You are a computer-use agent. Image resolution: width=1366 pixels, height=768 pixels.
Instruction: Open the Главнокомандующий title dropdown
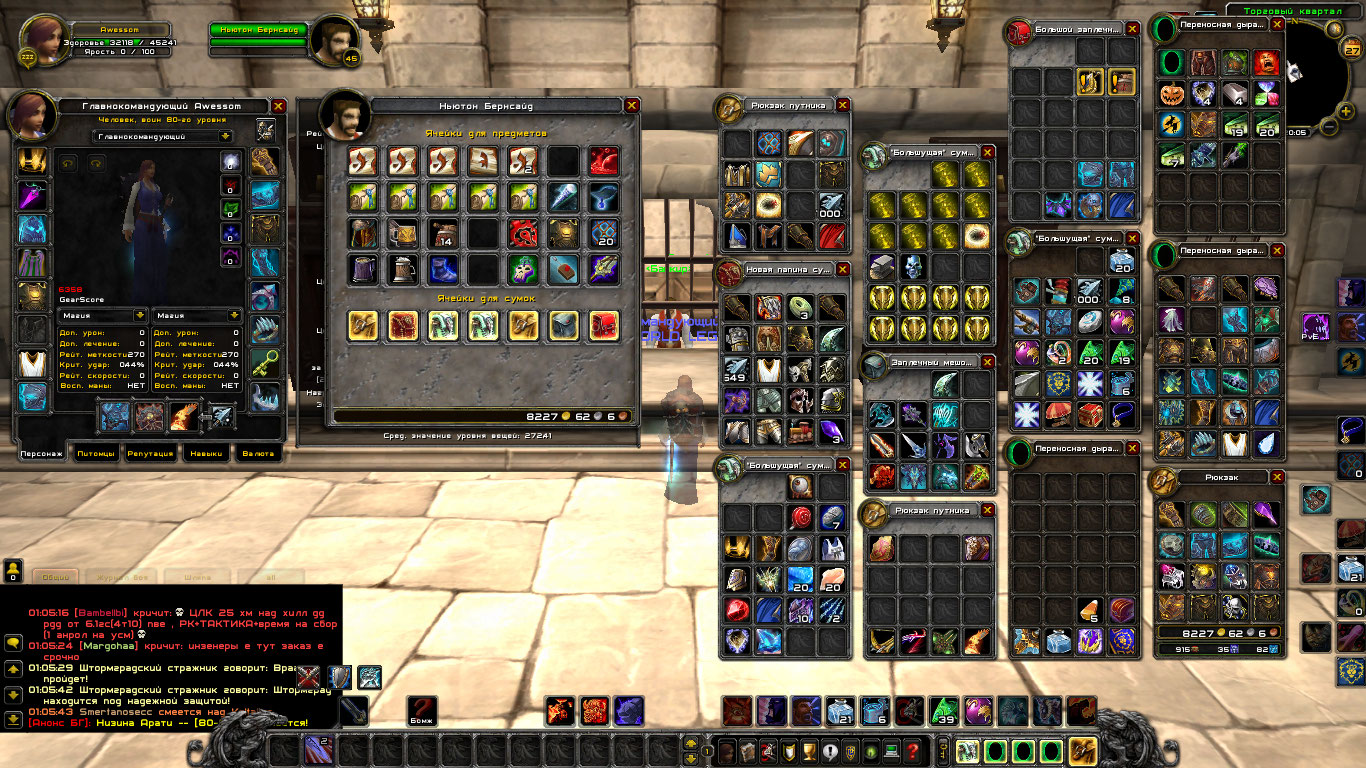click(163, 136)
